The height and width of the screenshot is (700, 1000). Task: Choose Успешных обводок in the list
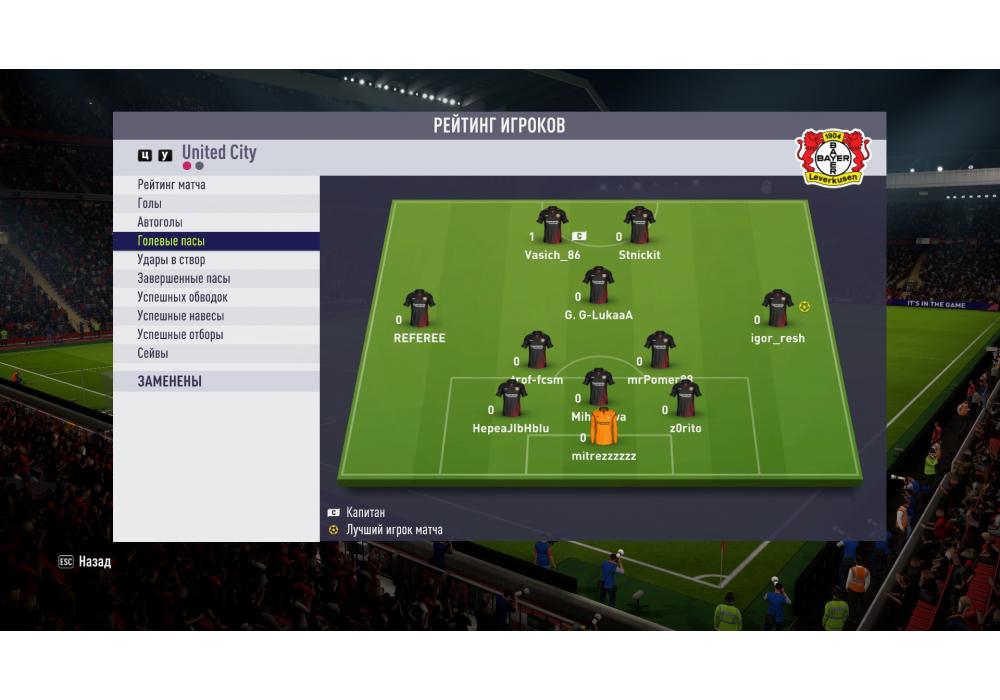pyautogui.click(x=182, y=297)
